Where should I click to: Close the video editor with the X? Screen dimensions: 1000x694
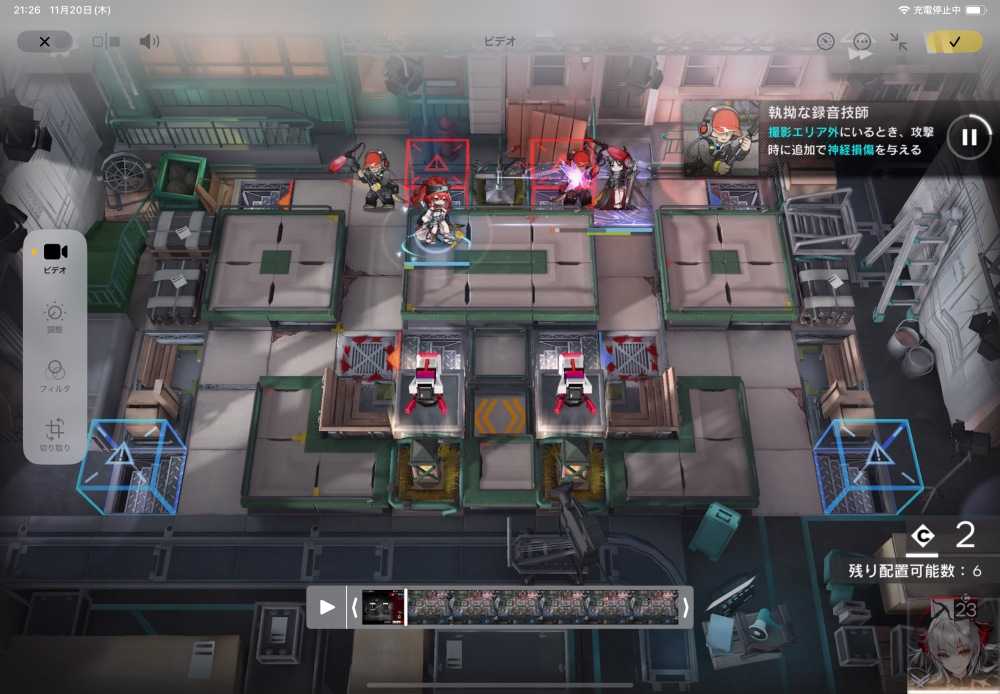click(44, 42)
